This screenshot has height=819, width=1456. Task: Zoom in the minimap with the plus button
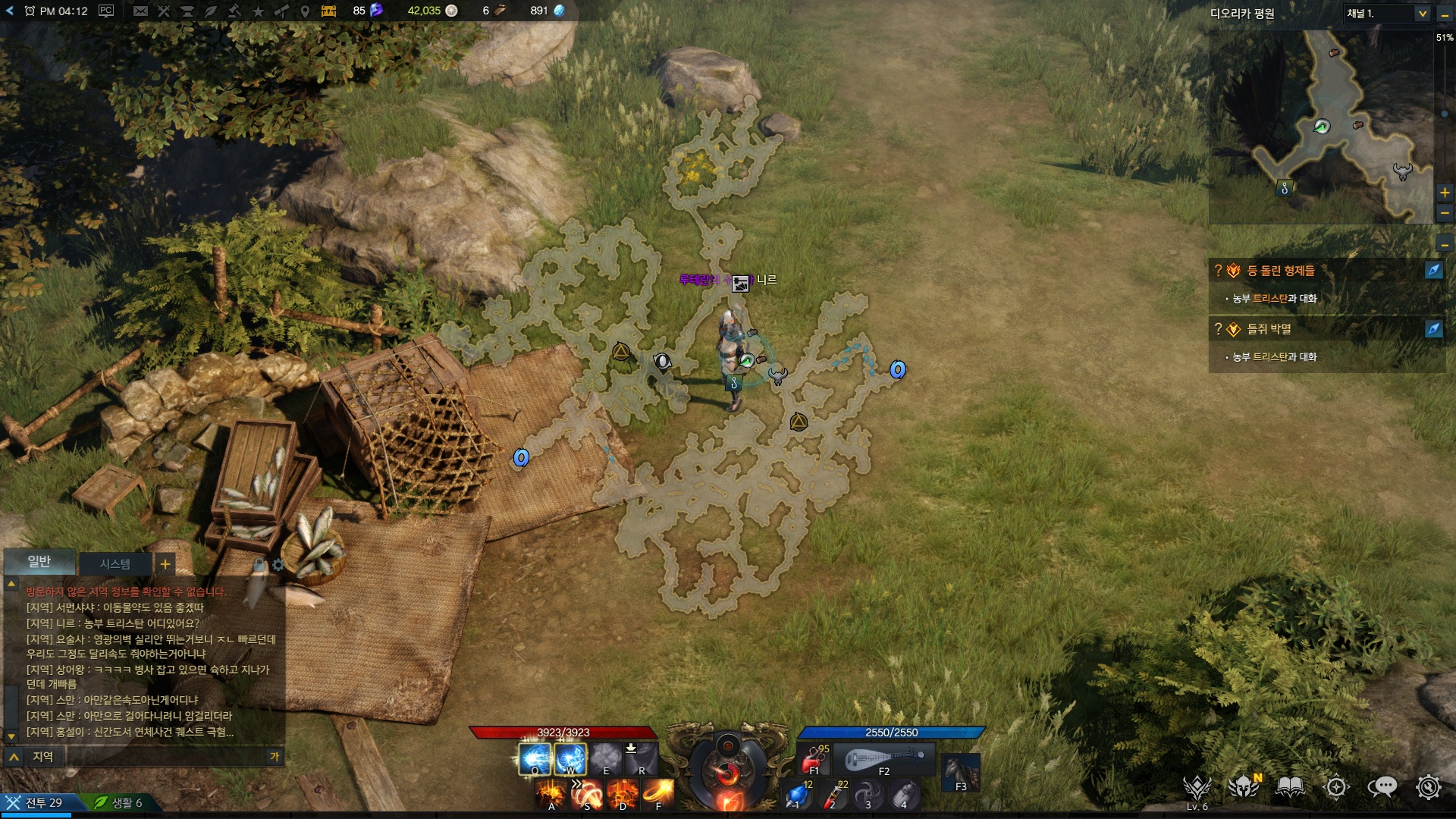[x=1445, y=193]
